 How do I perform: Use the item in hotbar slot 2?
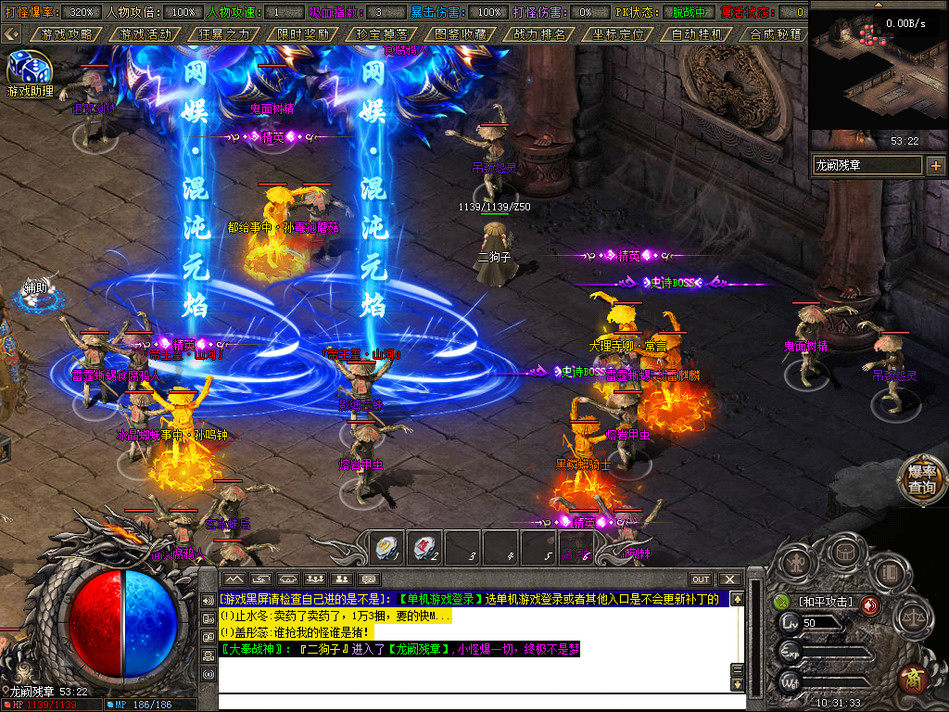point(425,547)
